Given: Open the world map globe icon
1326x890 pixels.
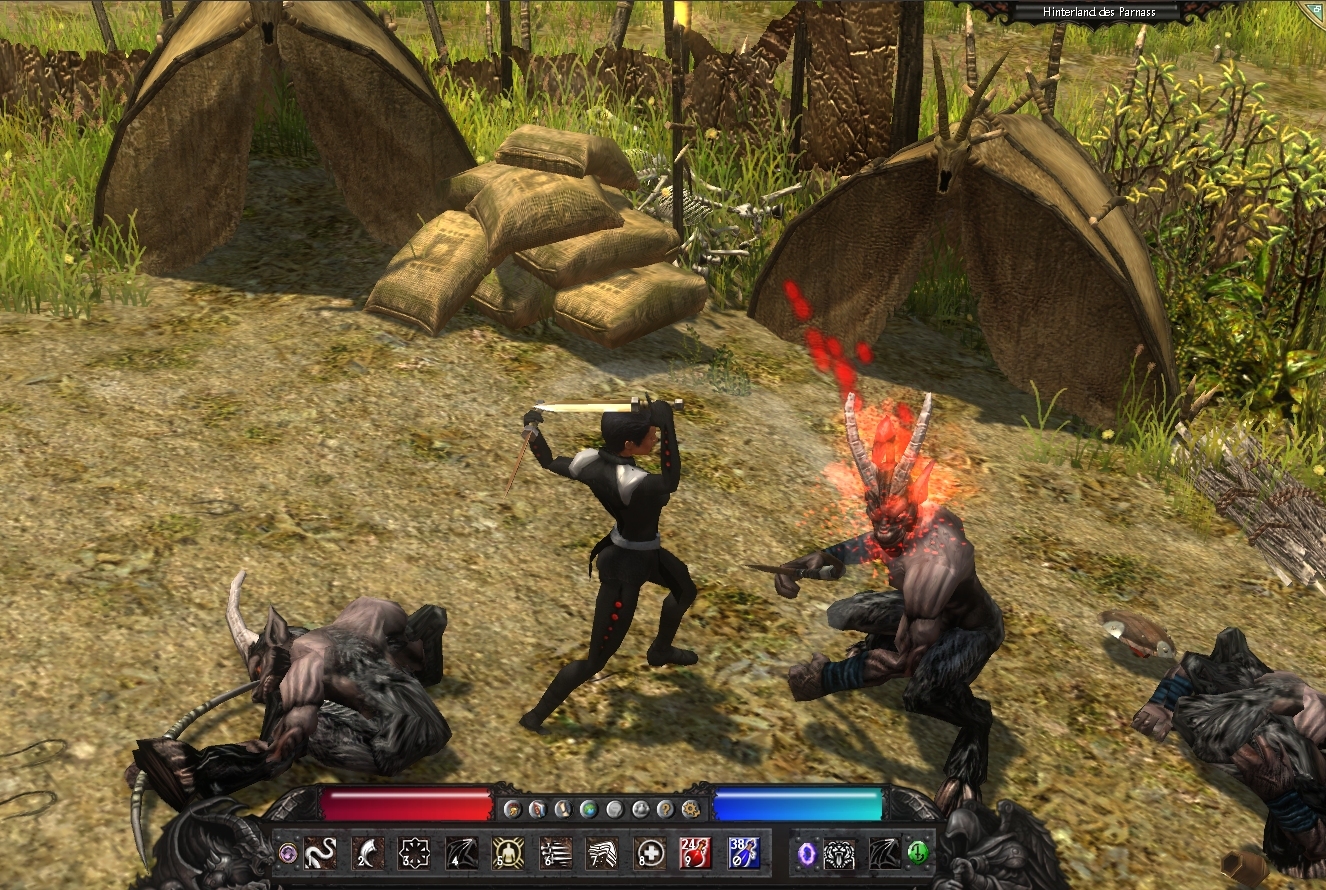Looking at the screenshot, I should (x=589, y=808).
